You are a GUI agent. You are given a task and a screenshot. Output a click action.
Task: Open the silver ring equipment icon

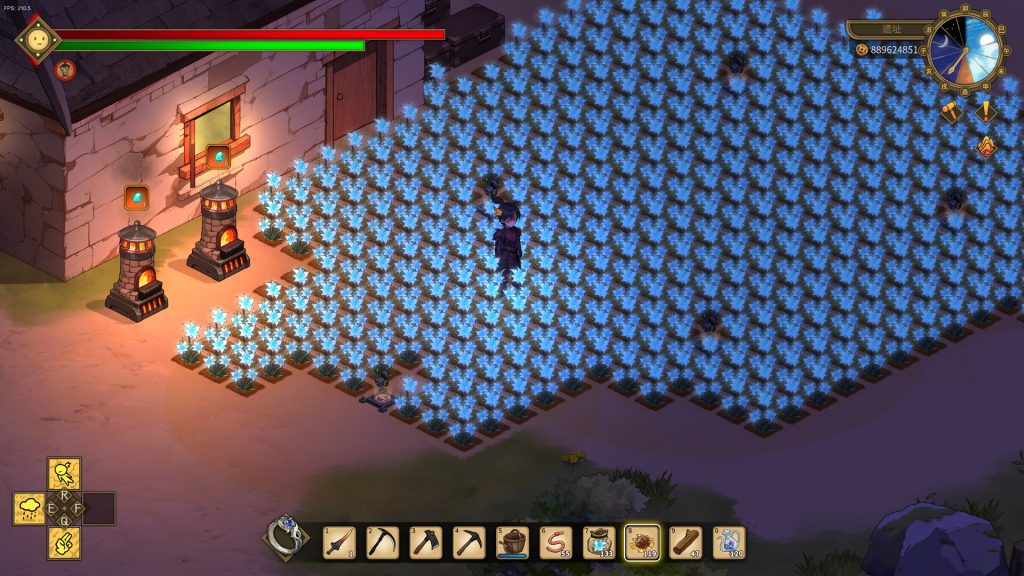[285, 537]
